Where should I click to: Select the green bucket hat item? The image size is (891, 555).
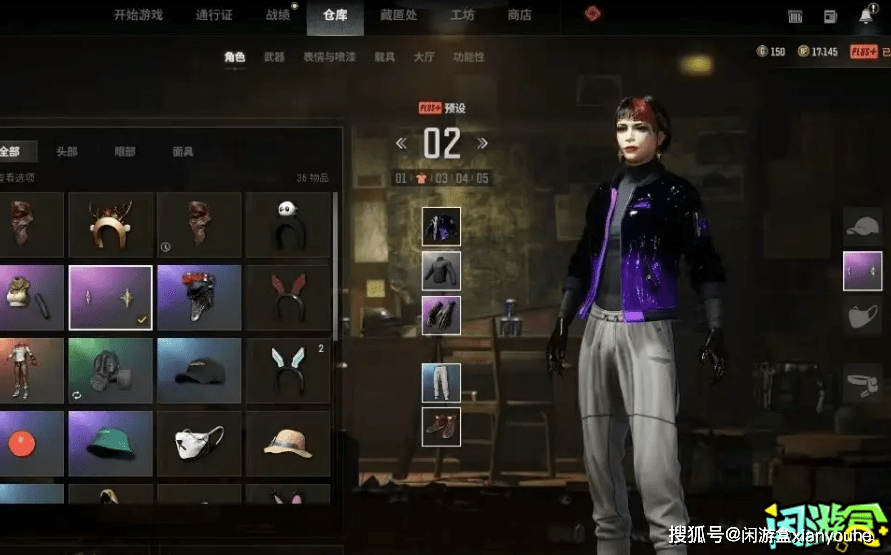(x=110, y=443)
